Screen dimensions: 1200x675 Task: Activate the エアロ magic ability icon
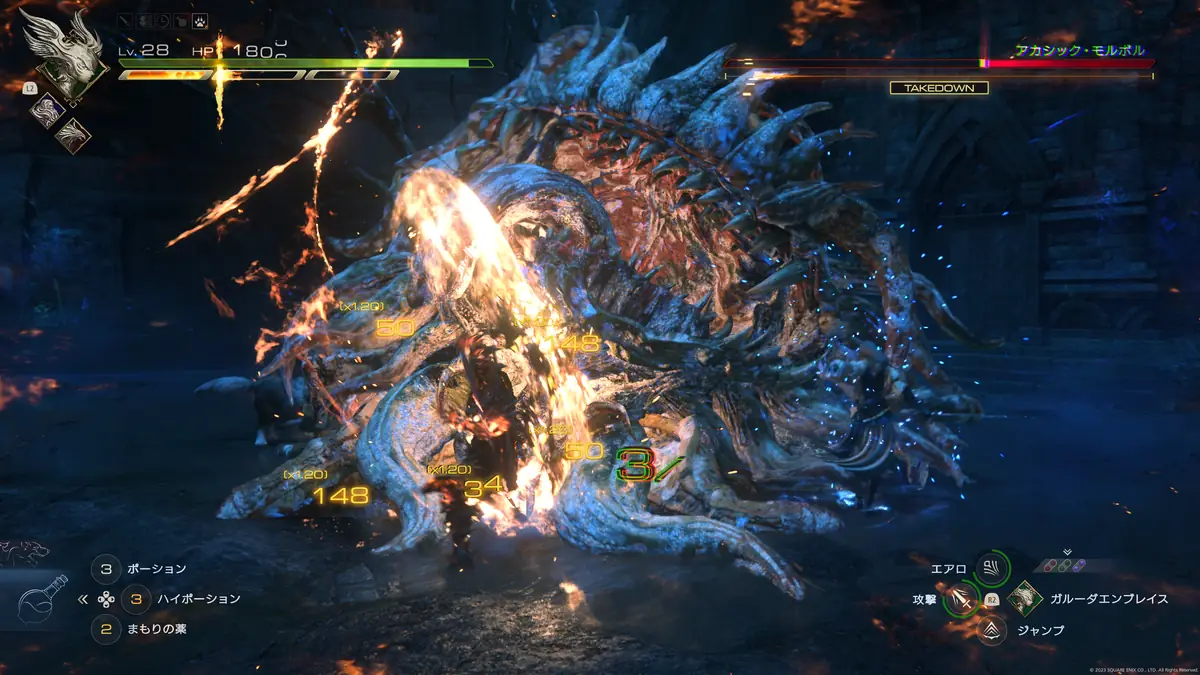992,569
